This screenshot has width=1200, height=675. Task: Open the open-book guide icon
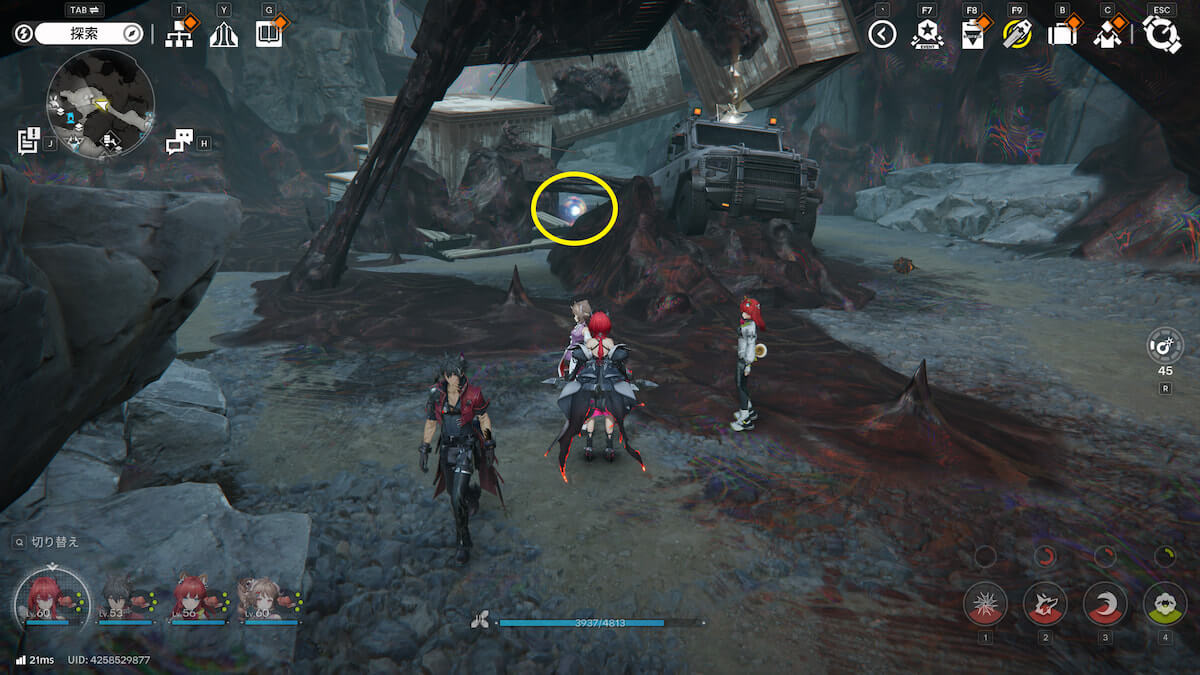coord(267,35)
